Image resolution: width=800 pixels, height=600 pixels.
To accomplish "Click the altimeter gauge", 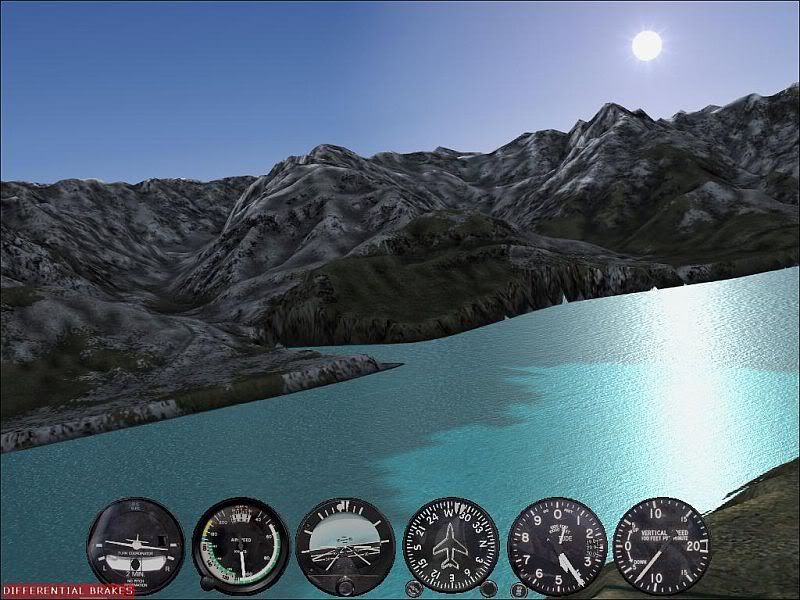I will pos(557,546).
